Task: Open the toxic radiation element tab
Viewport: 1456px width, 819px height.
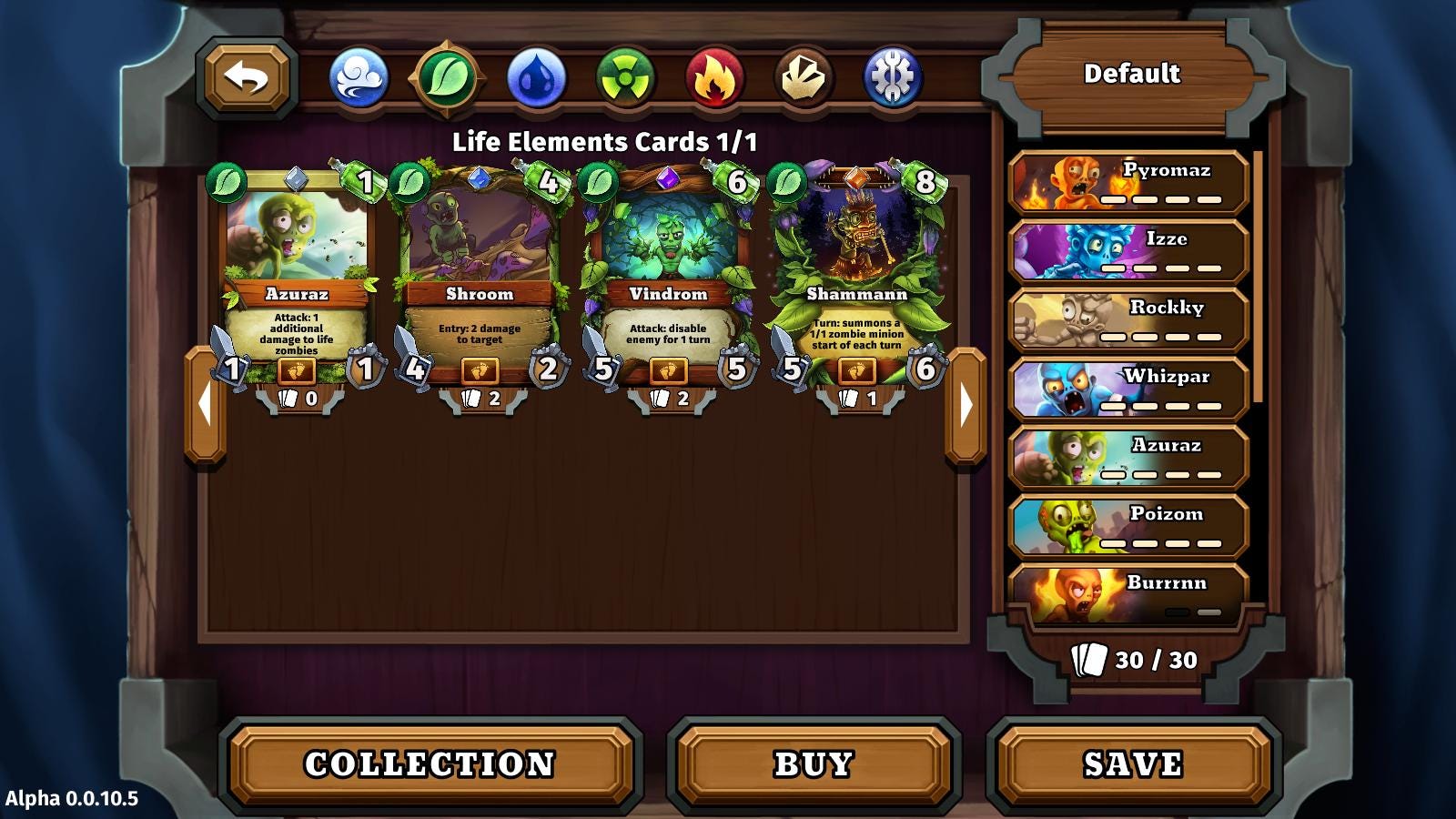Action: (x=625, y=77)
